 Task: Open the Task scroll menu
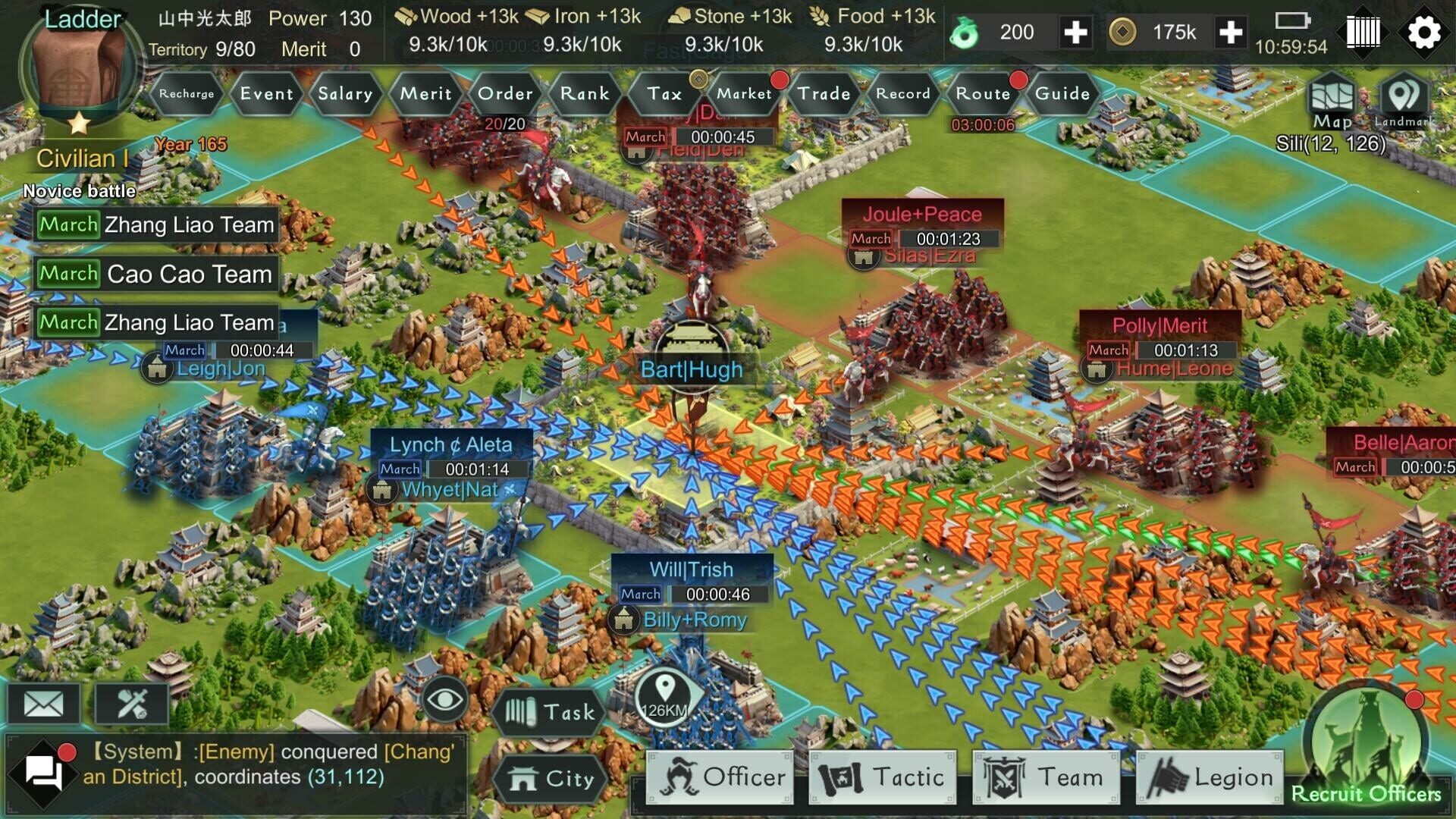click(x=550, y=711)
